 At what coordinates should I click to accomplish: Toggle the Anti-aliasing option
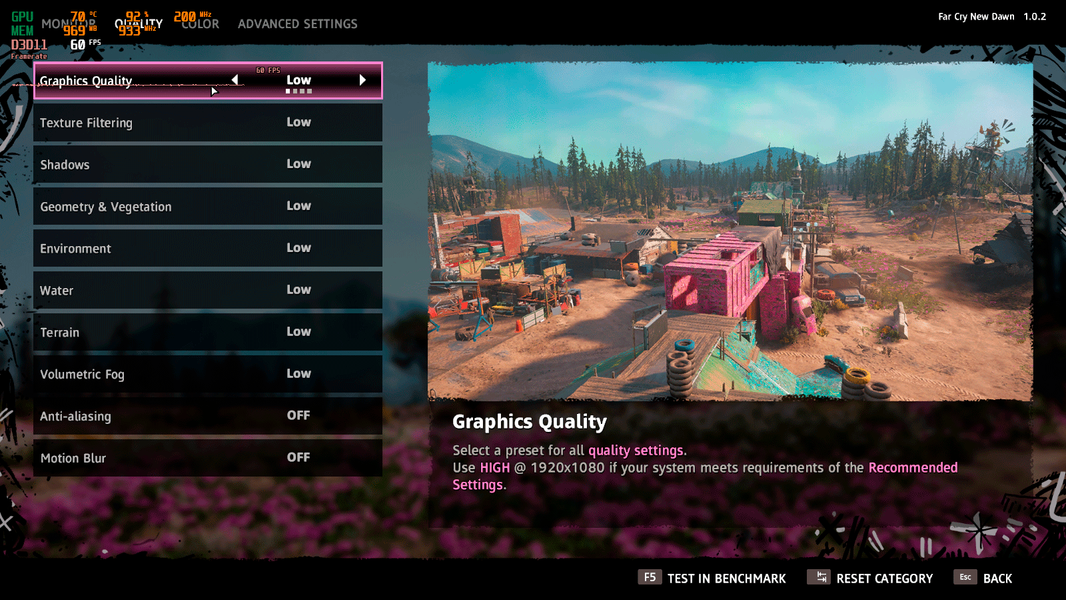coord(207,417)
